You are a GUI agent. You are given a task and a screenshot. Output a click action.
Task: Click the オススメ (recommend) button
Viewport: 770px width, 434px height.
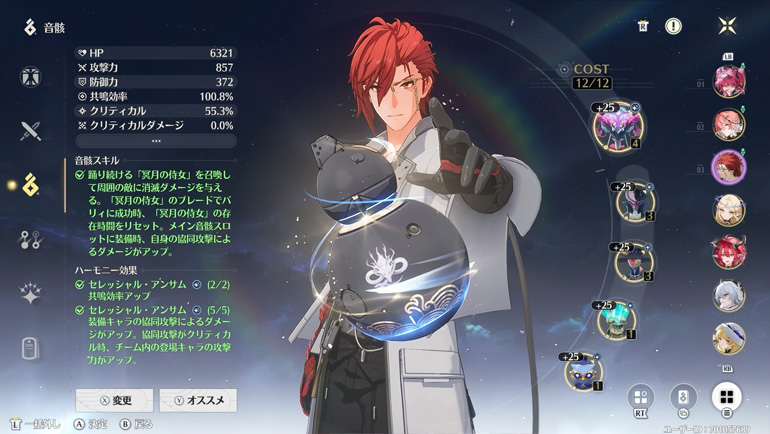(x=198, y=400)
